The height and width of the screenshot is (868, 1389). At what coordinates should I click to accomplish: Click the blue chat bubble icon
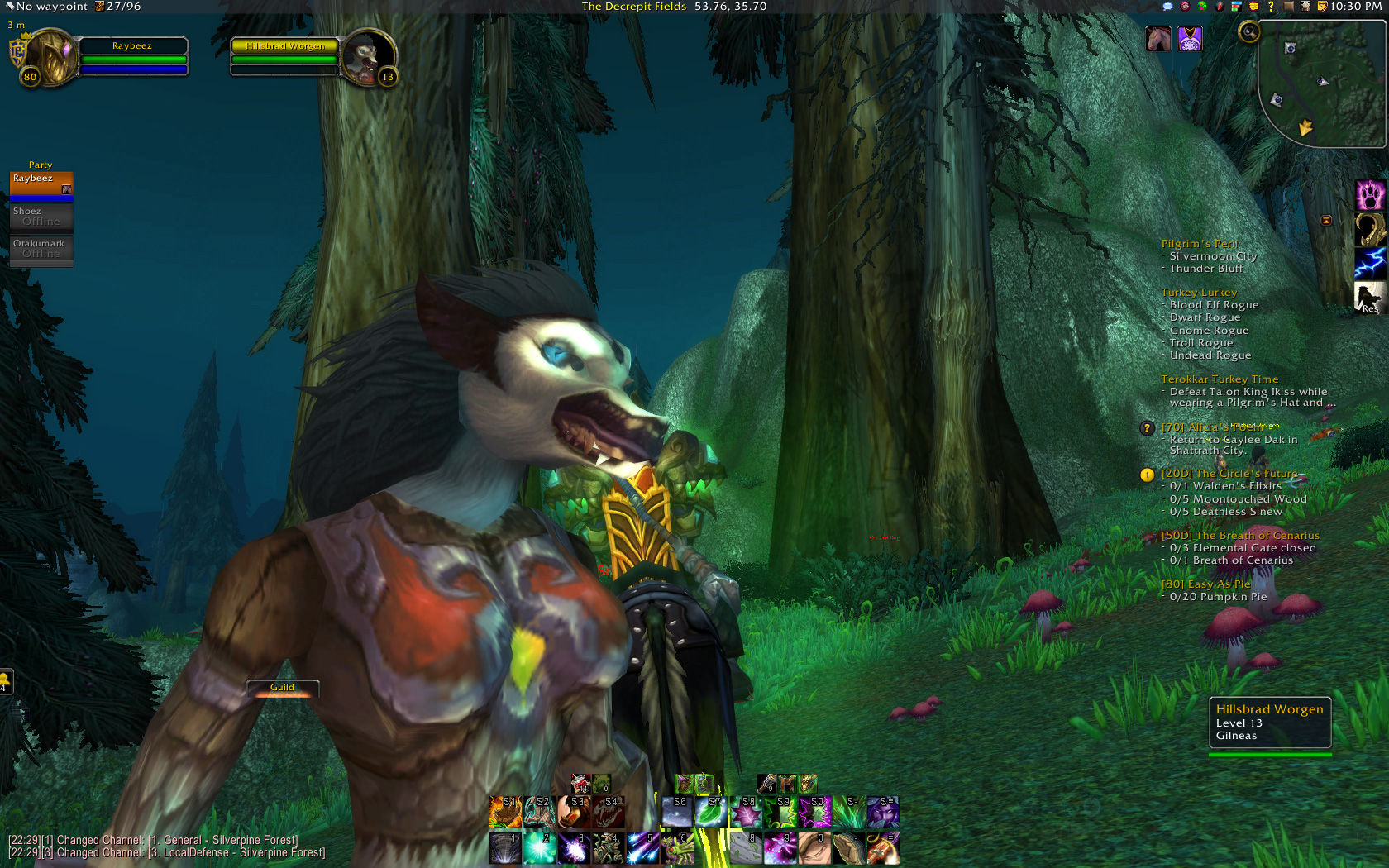tap(1167, 7)
